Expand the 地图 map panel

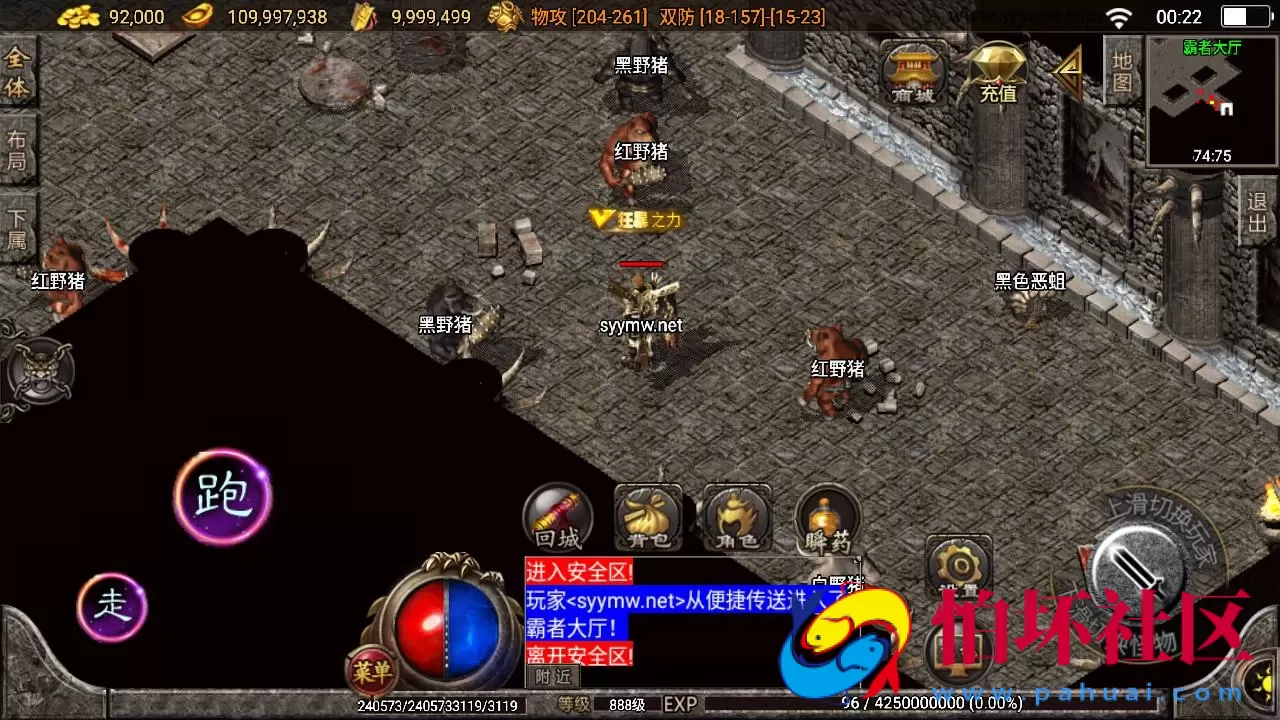click(1122, 70)
